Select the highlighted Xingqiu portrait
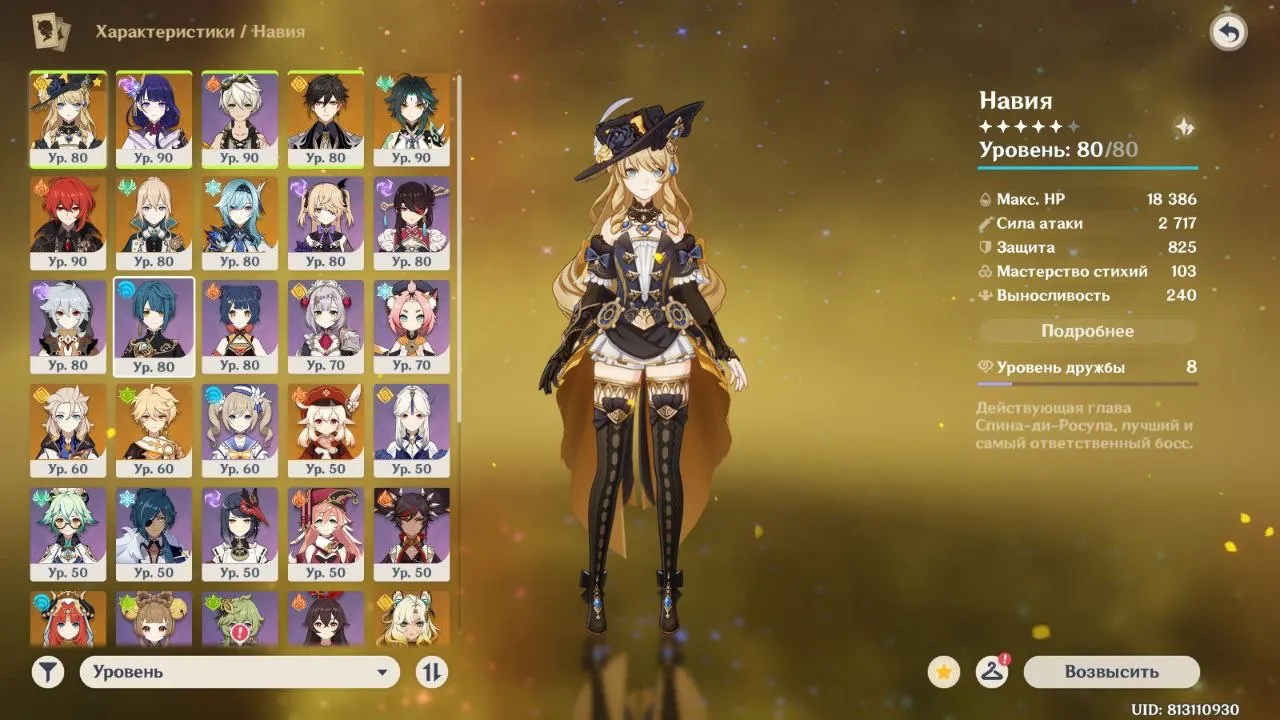The image size is (1280, 720). [154, 325]
